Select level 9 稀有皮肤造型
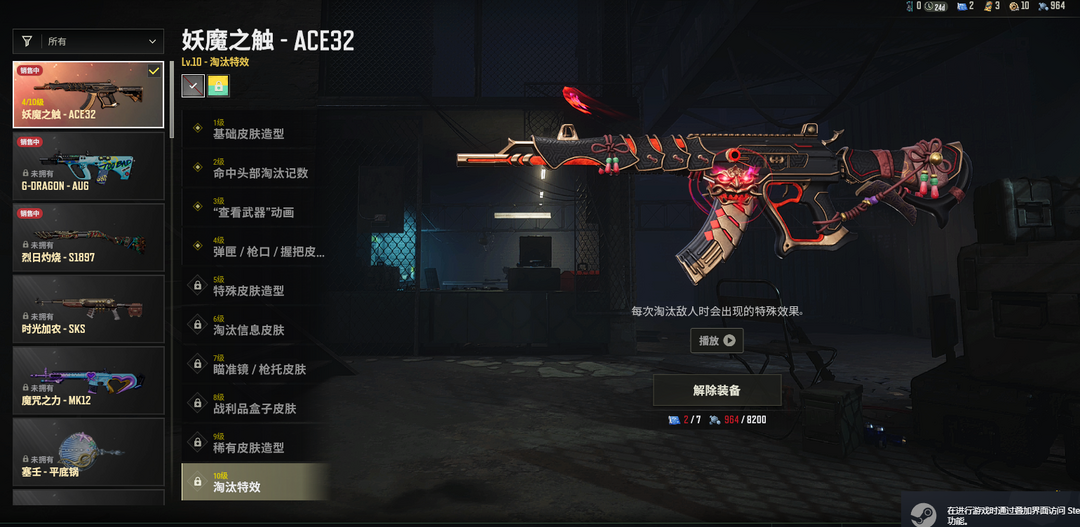The height and width of the screenshot is (527, 1080). click(255, 442)
